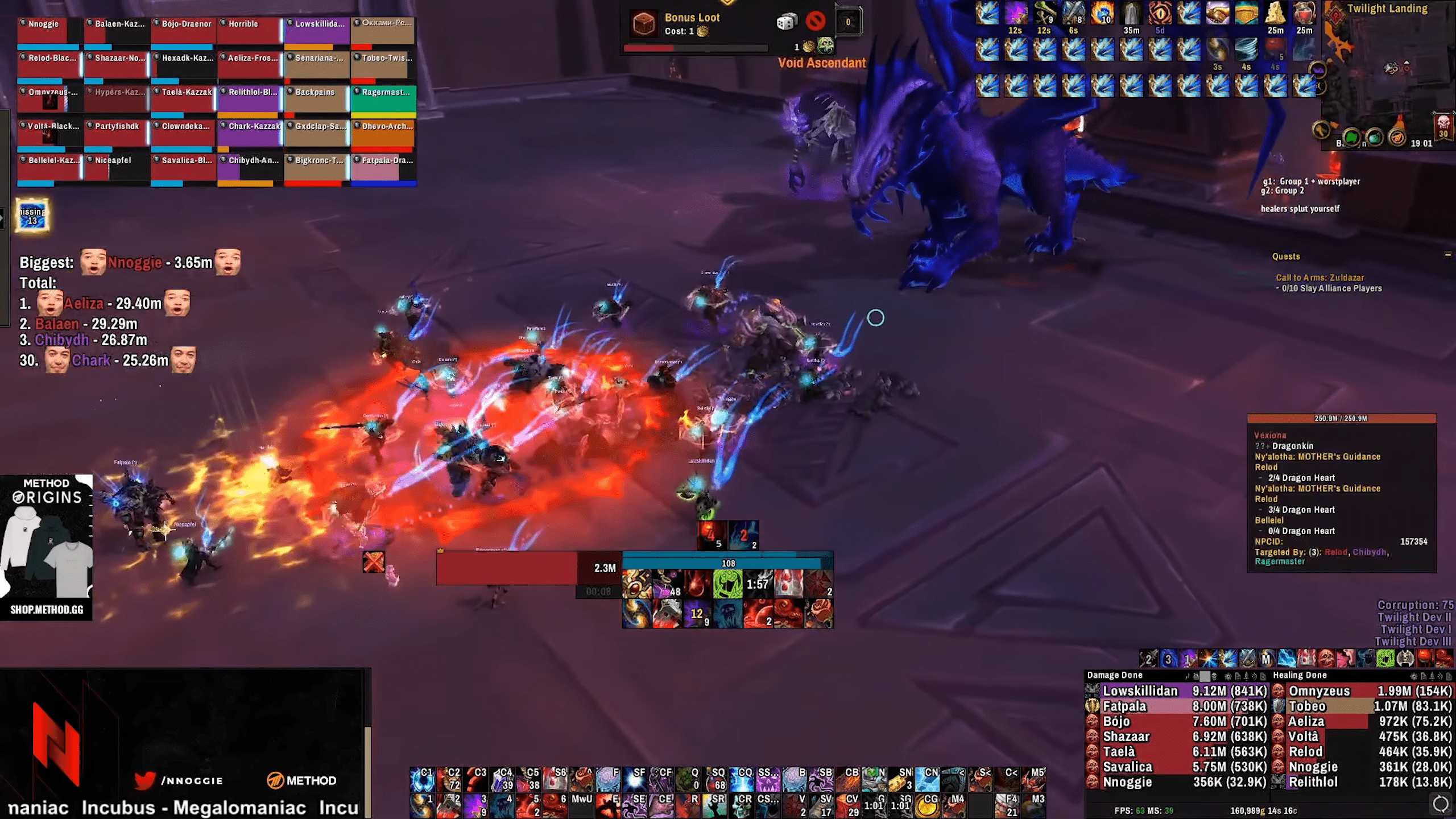Open the Damage Done meter title
This screenshot has height=819, width=1456.
(x=1115, y=675)
